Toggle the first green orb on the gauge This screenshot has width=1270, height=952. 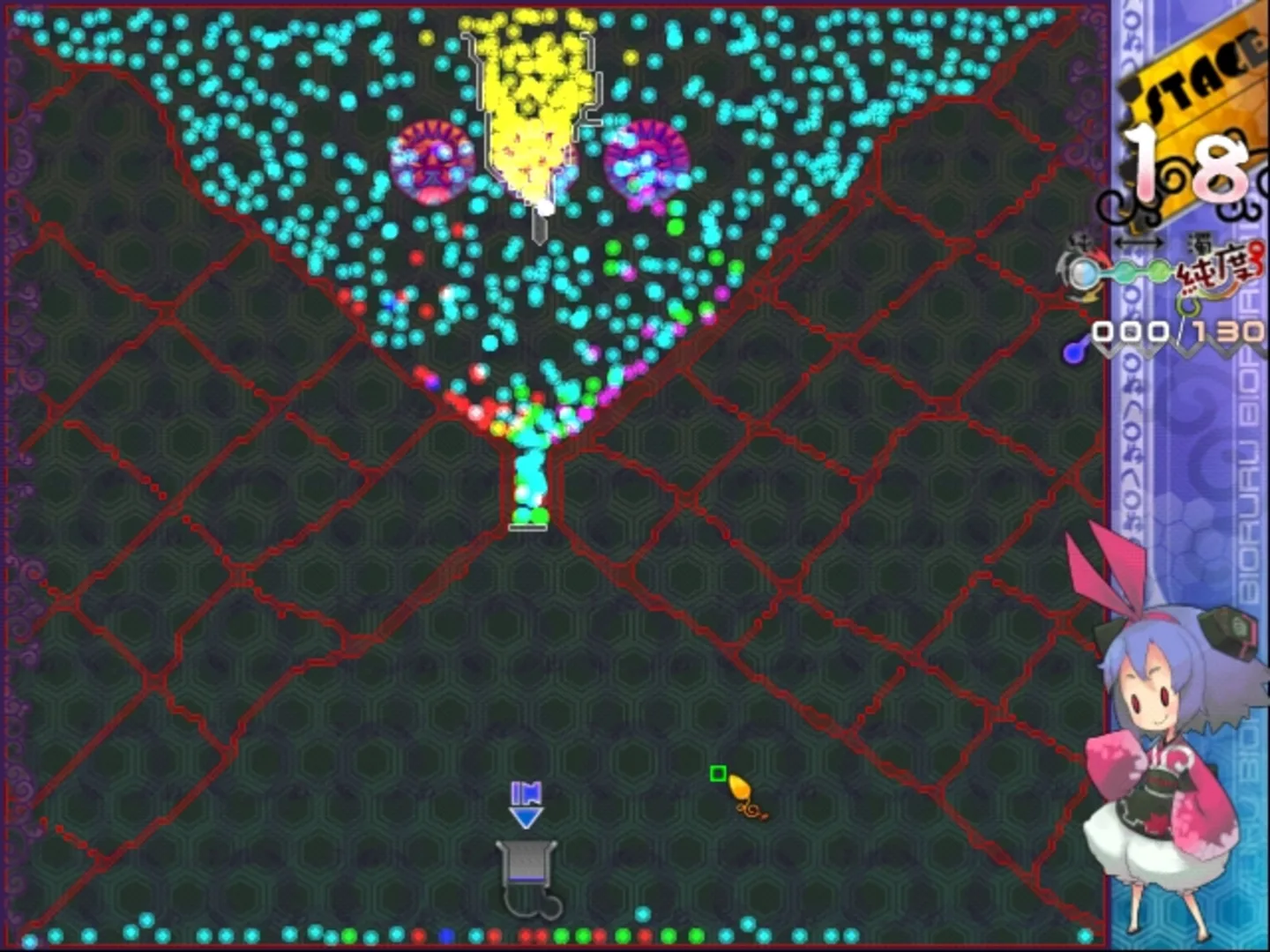click(1126, 270)
